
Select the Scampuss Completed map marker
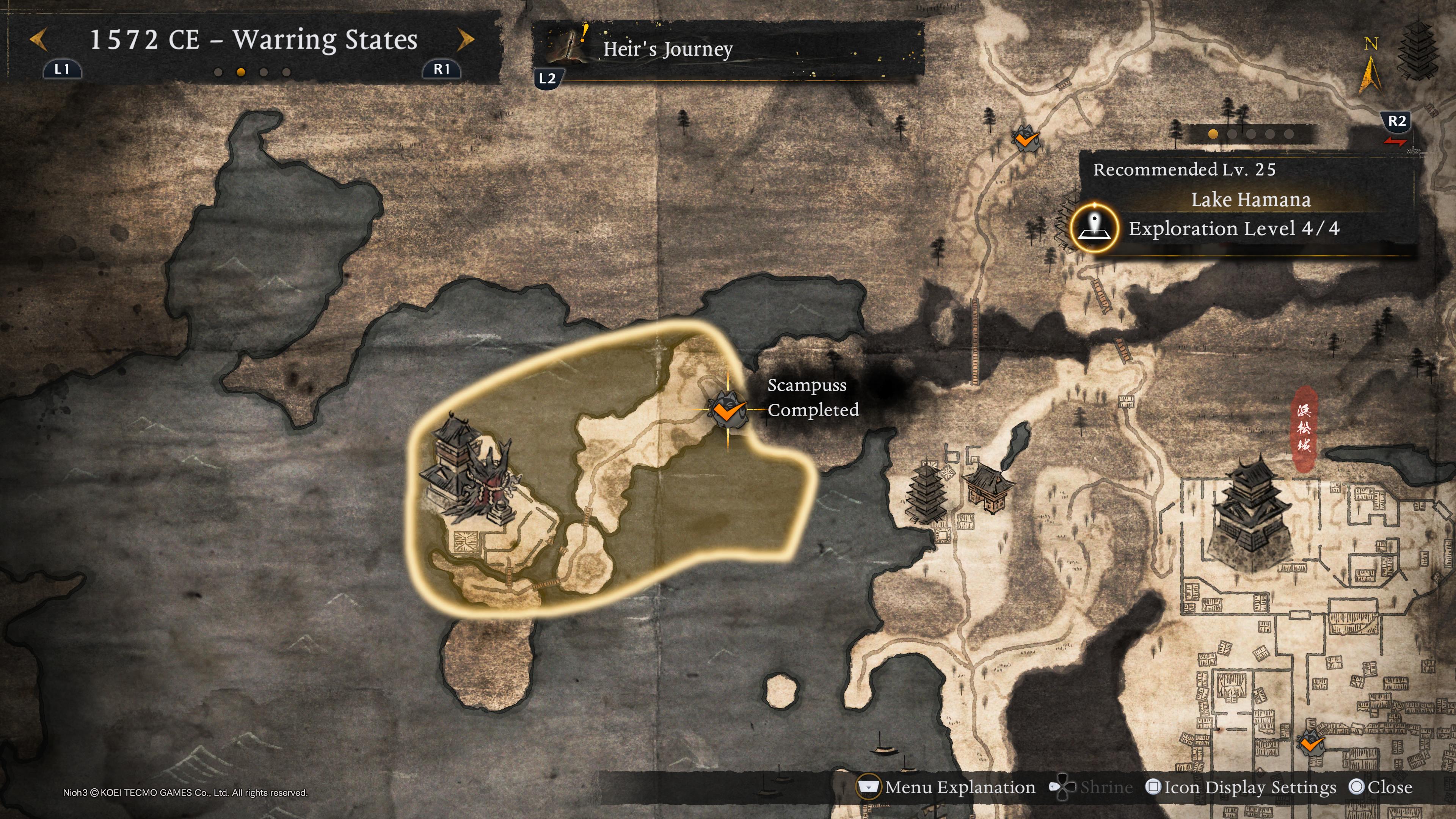(x=728, y=409)
